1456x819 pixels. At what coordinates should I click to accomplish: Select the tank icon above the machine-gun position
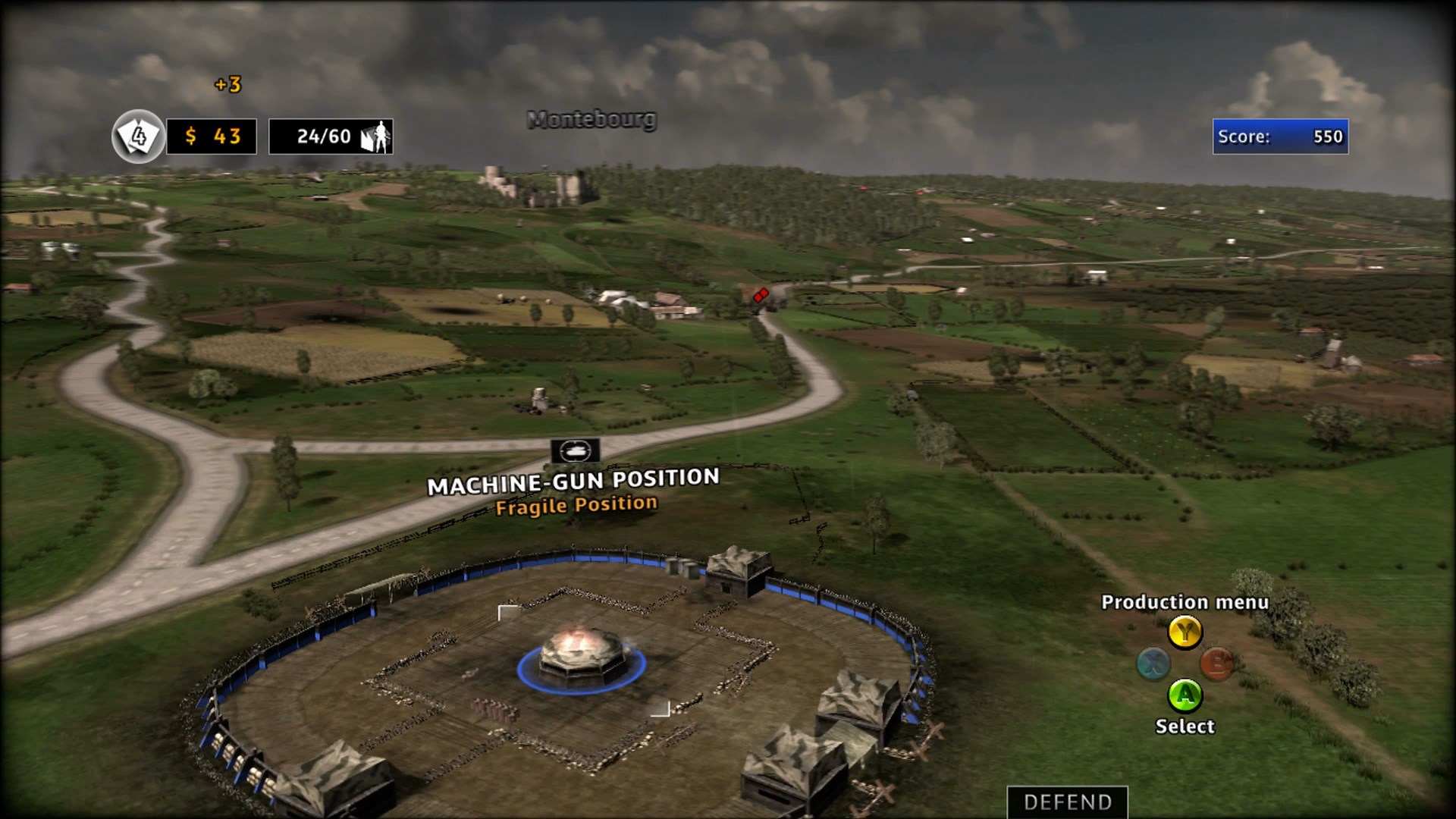pyautogui.click(x=576, y=452)
